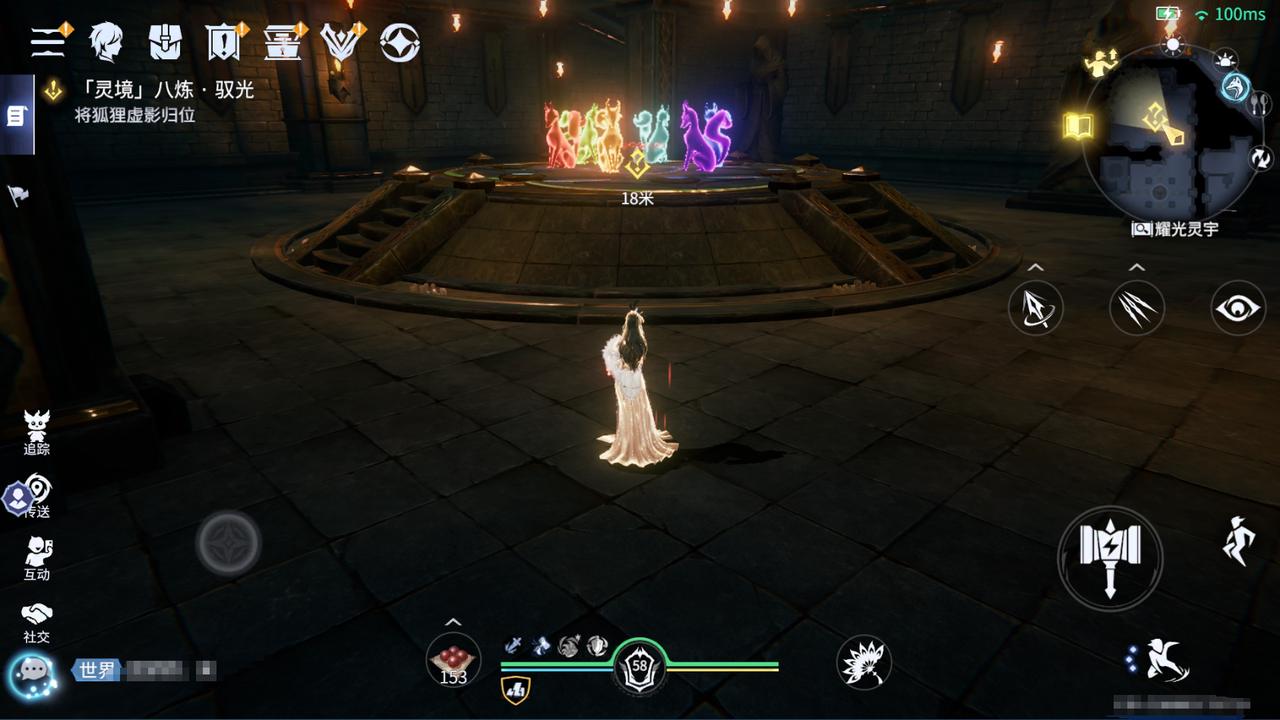Open the glowing yellow book icon
1280x720 pixels.
1077,126
